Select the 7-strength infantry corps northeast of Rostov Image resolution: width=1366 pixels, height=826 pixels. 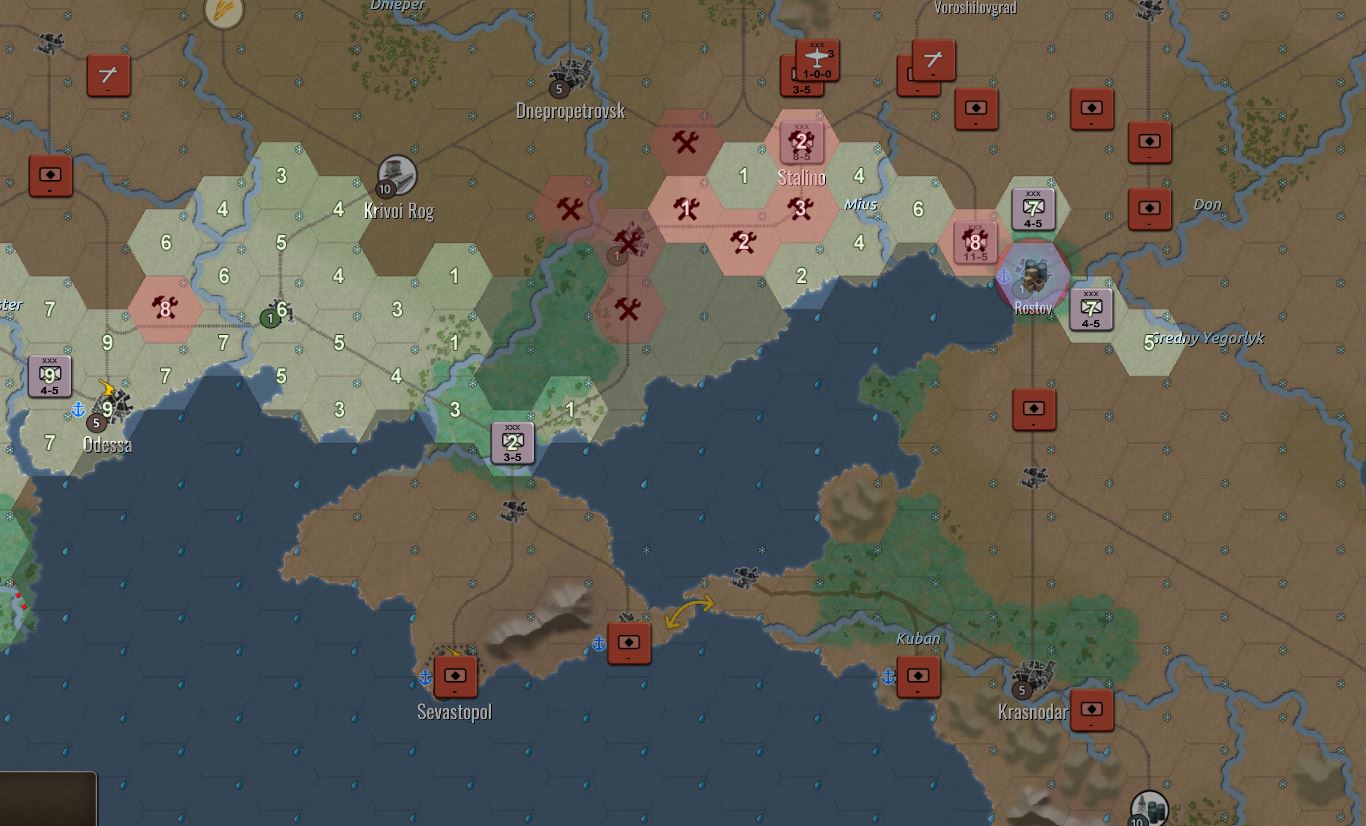(1031, 207)
